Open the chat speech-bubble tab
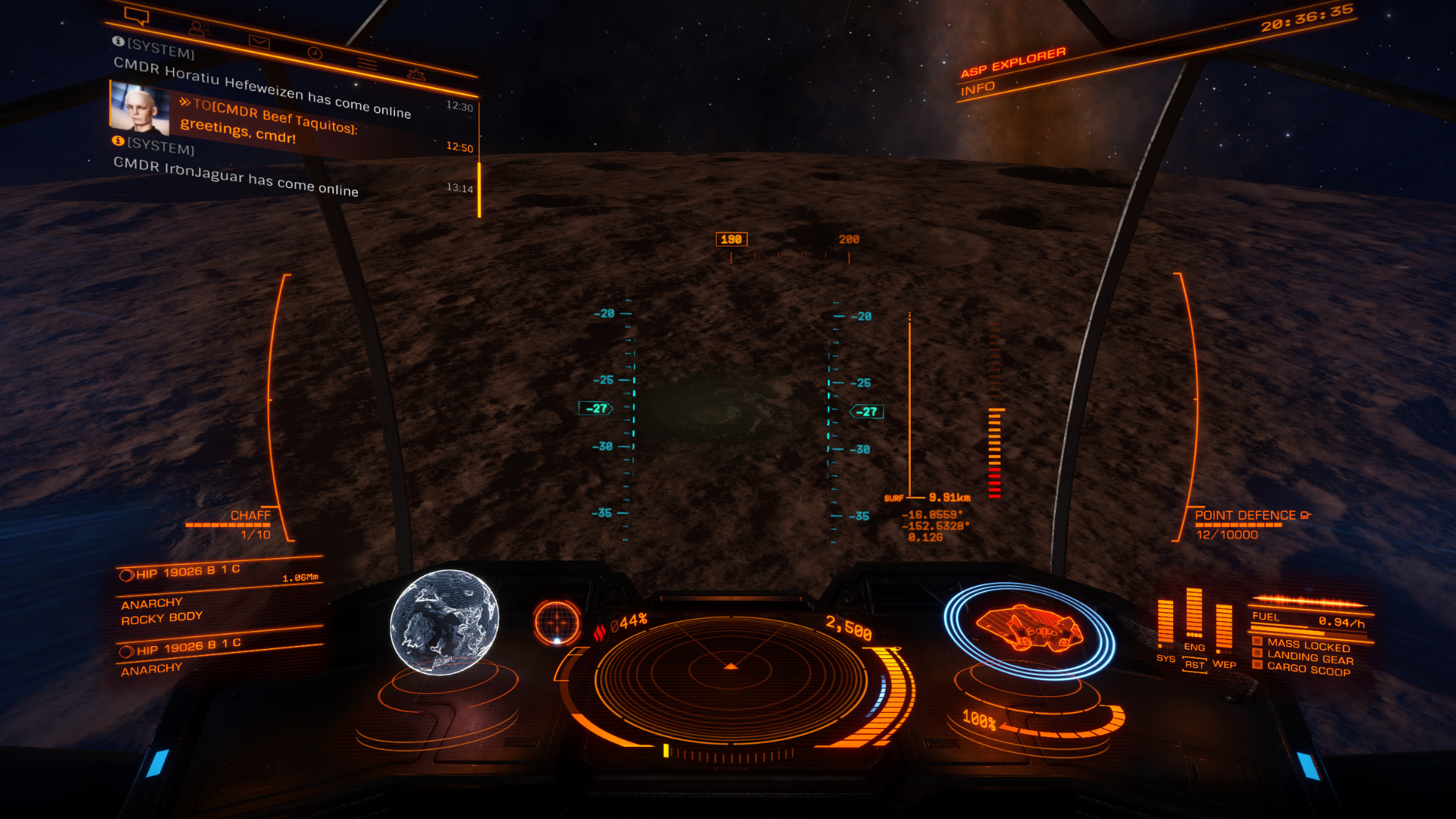This screenshot has width=1456, height=819. click(136, 16)
